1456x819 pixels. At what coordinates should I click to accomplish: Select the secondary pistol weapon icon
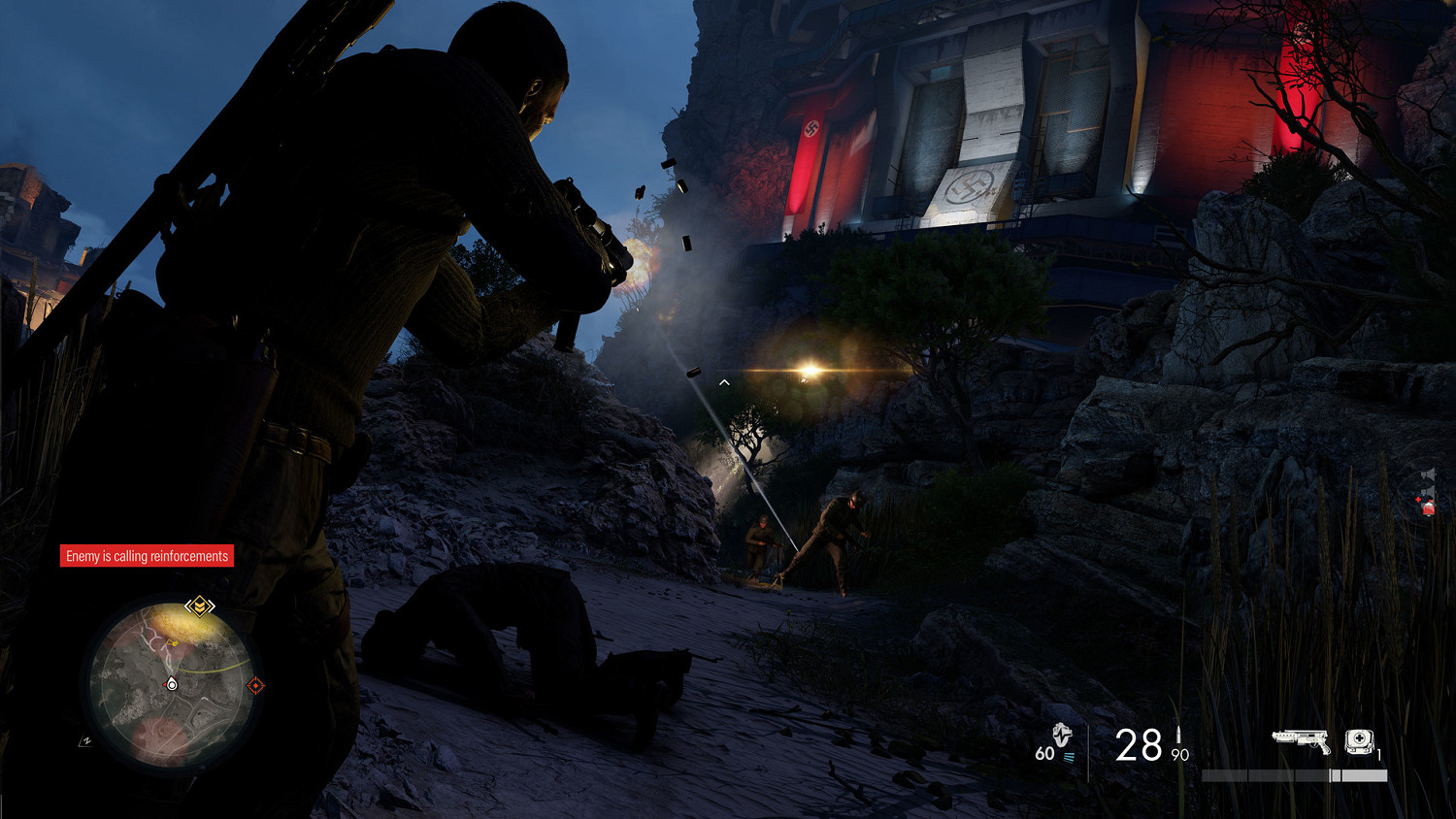pyautogui.click(x=1301, y=740)
